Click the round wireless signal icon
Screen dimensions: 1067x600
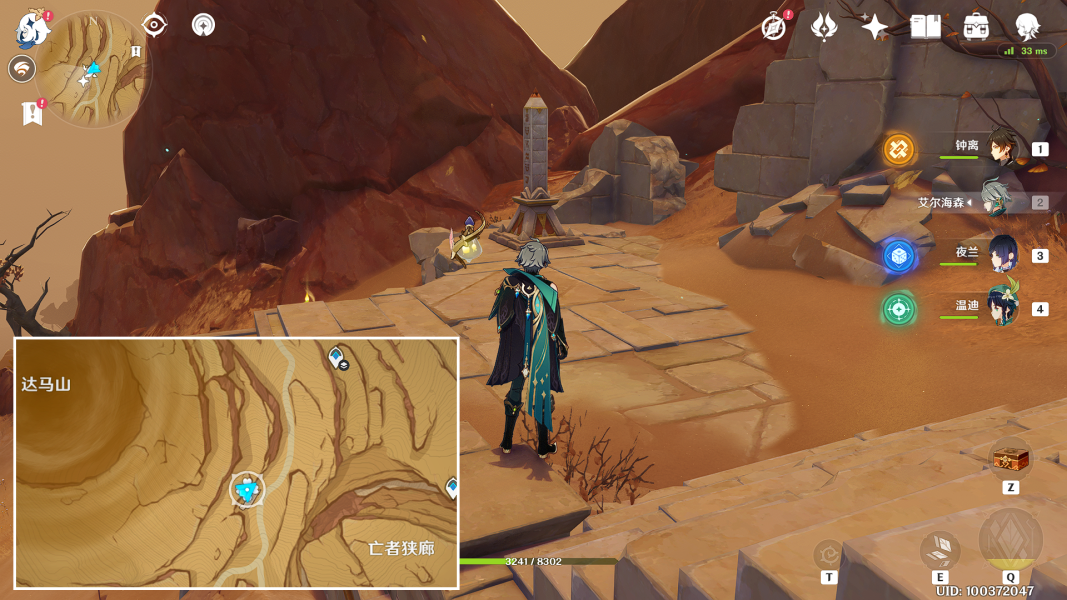point(204,25)
